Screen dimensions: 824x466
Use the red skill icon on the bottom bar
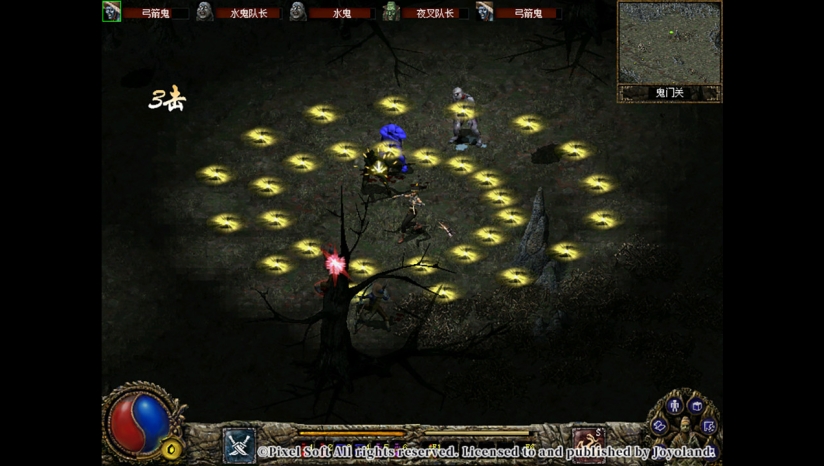(587, 443)
